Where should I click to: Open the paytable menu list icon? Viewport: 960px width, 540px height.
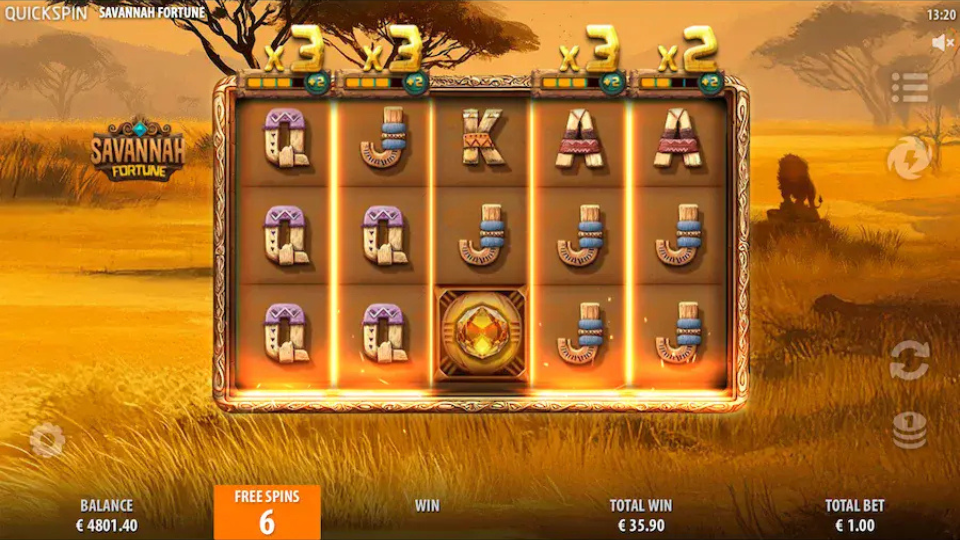coord(909,87)
